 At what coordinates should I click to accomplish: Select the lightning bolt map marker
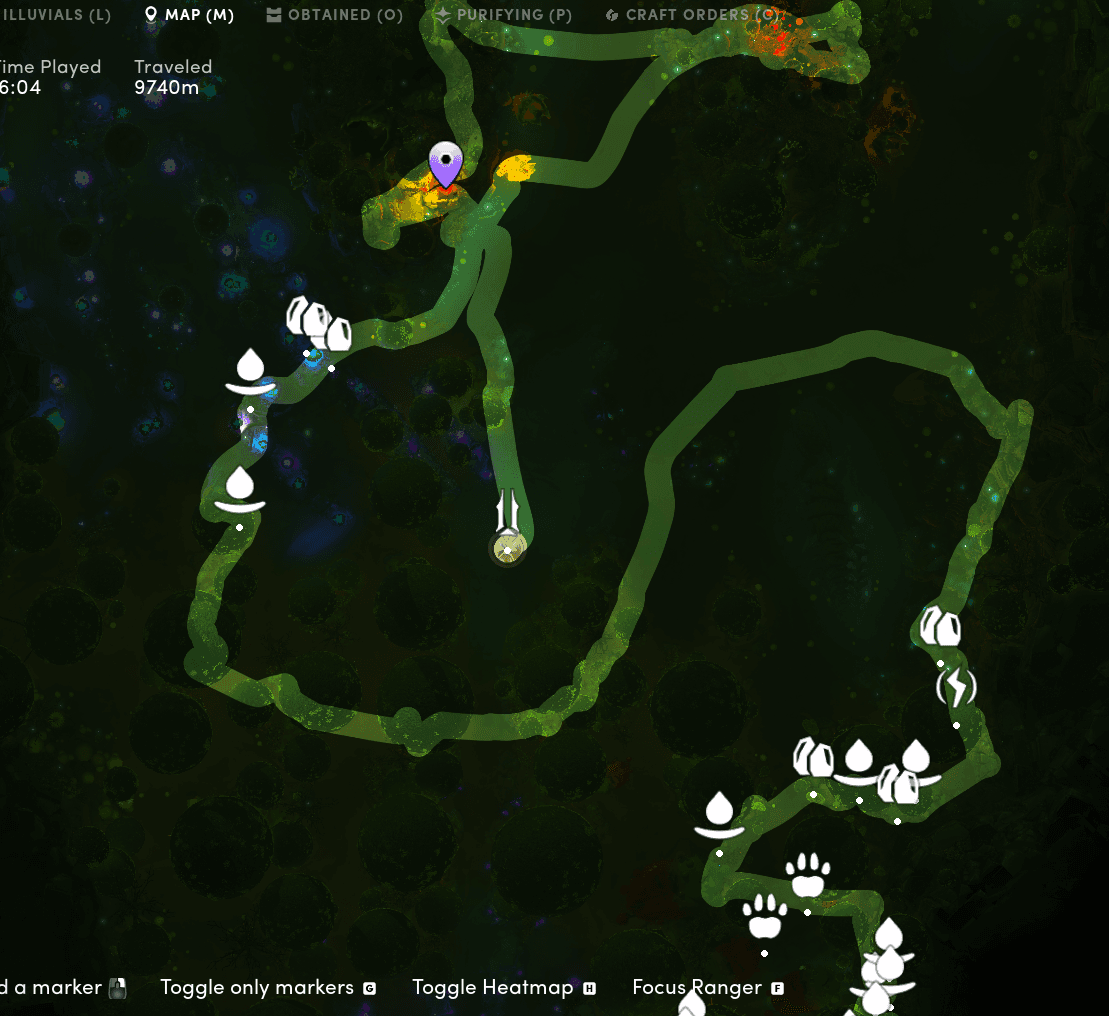(x=956, y=688)
